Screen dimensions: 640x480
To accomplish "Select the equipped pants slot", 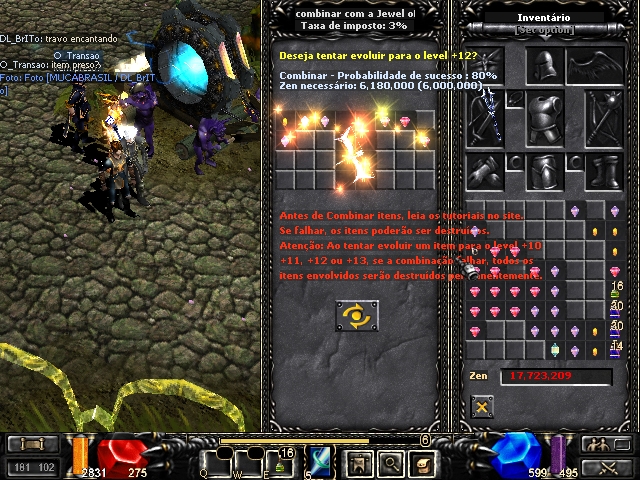I will [542, 171].
